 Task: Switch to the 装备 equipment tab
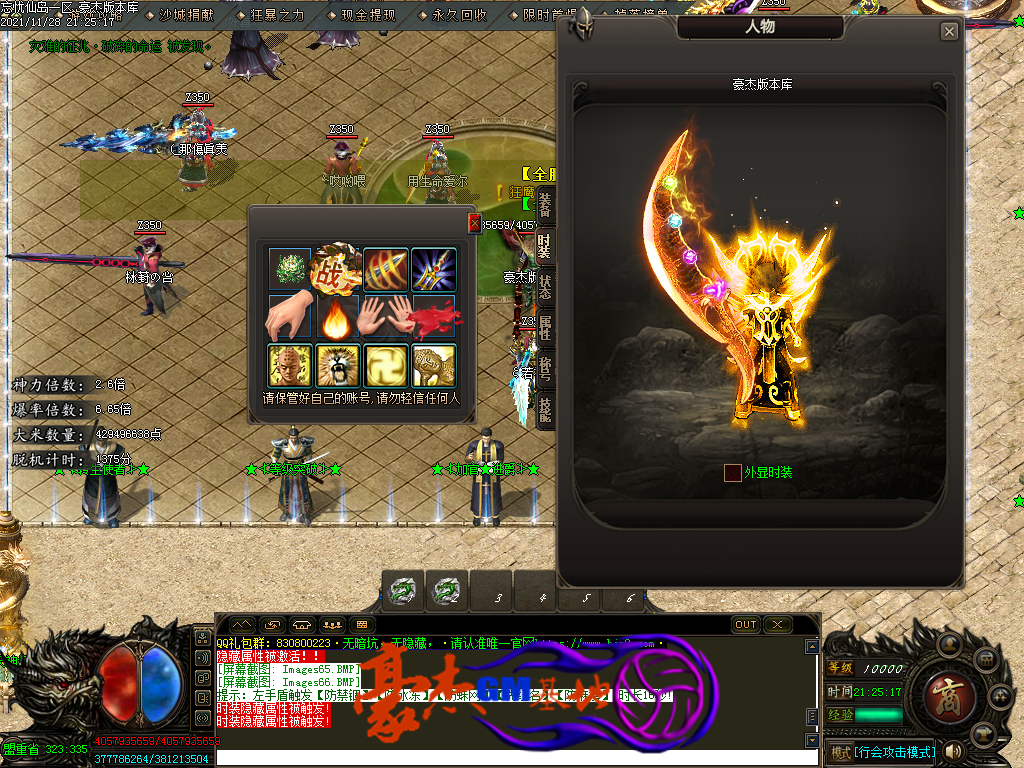coord(545,205)
